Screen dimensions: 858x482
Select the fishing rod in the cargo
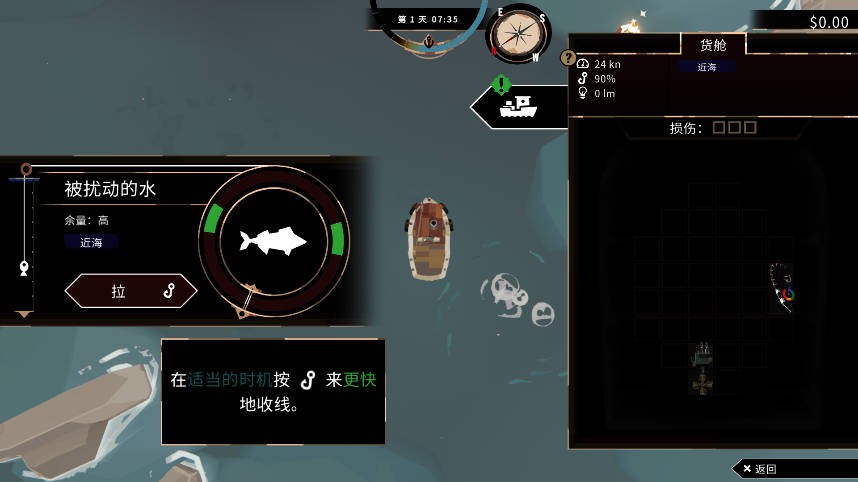[782, 288]
